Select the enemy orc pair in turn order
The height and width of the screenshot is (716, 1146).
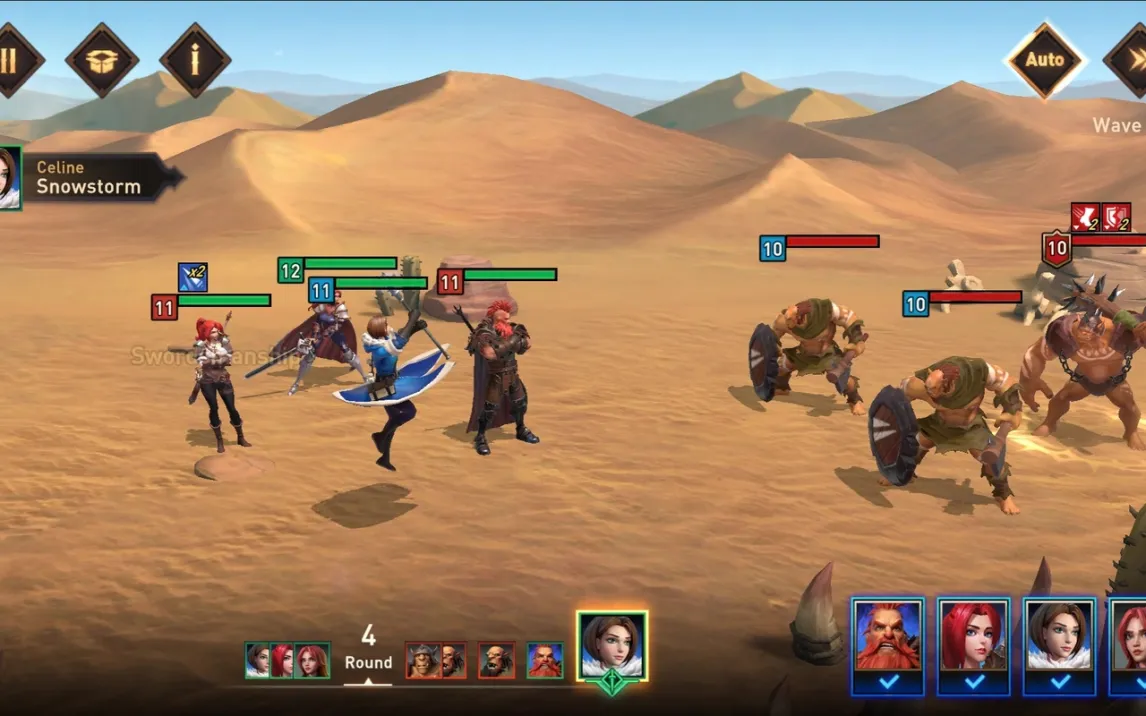click(436, 660)
